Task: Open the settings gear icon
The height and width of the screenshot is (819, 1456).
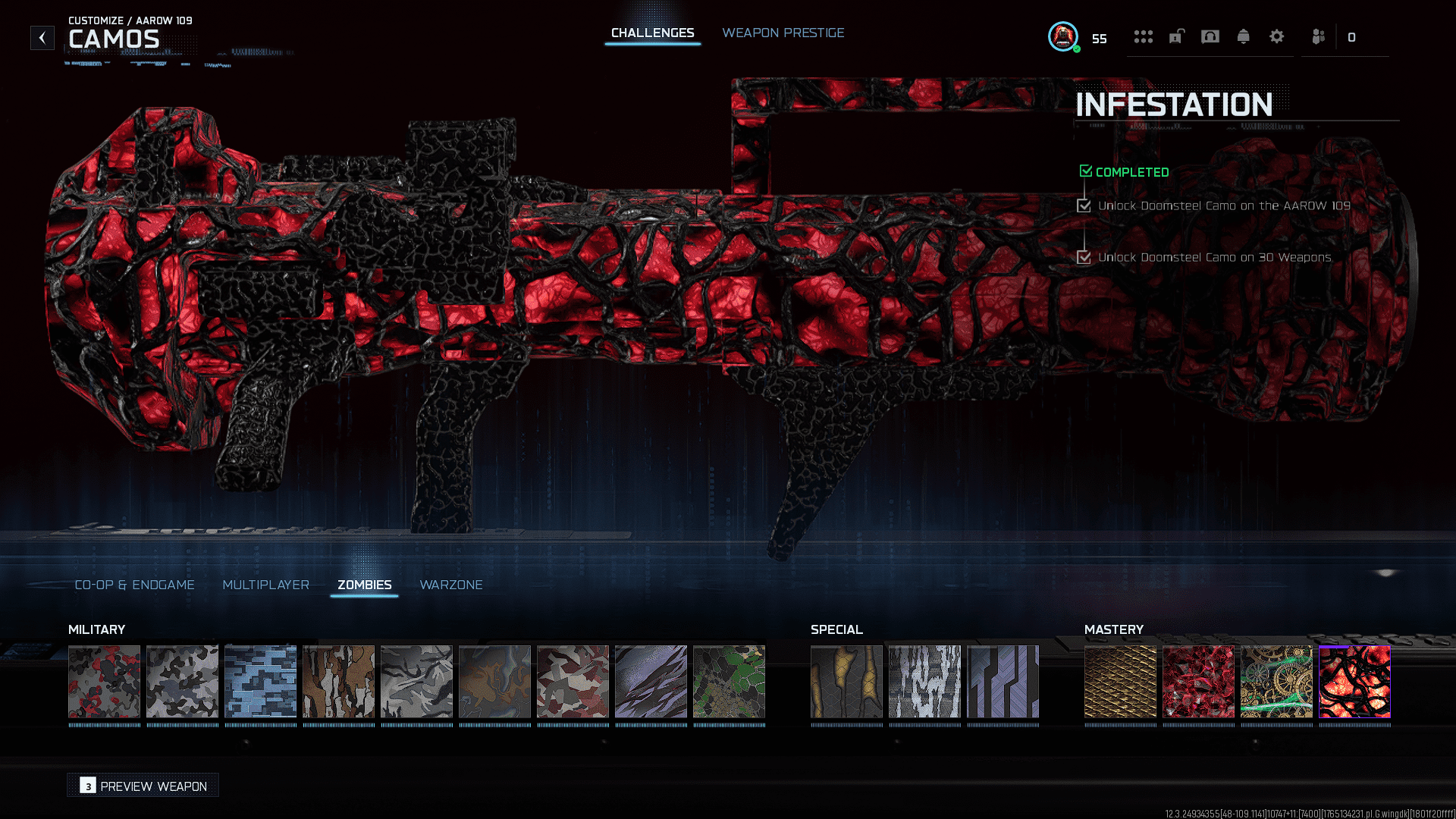Action: (x=1276, y=36)
